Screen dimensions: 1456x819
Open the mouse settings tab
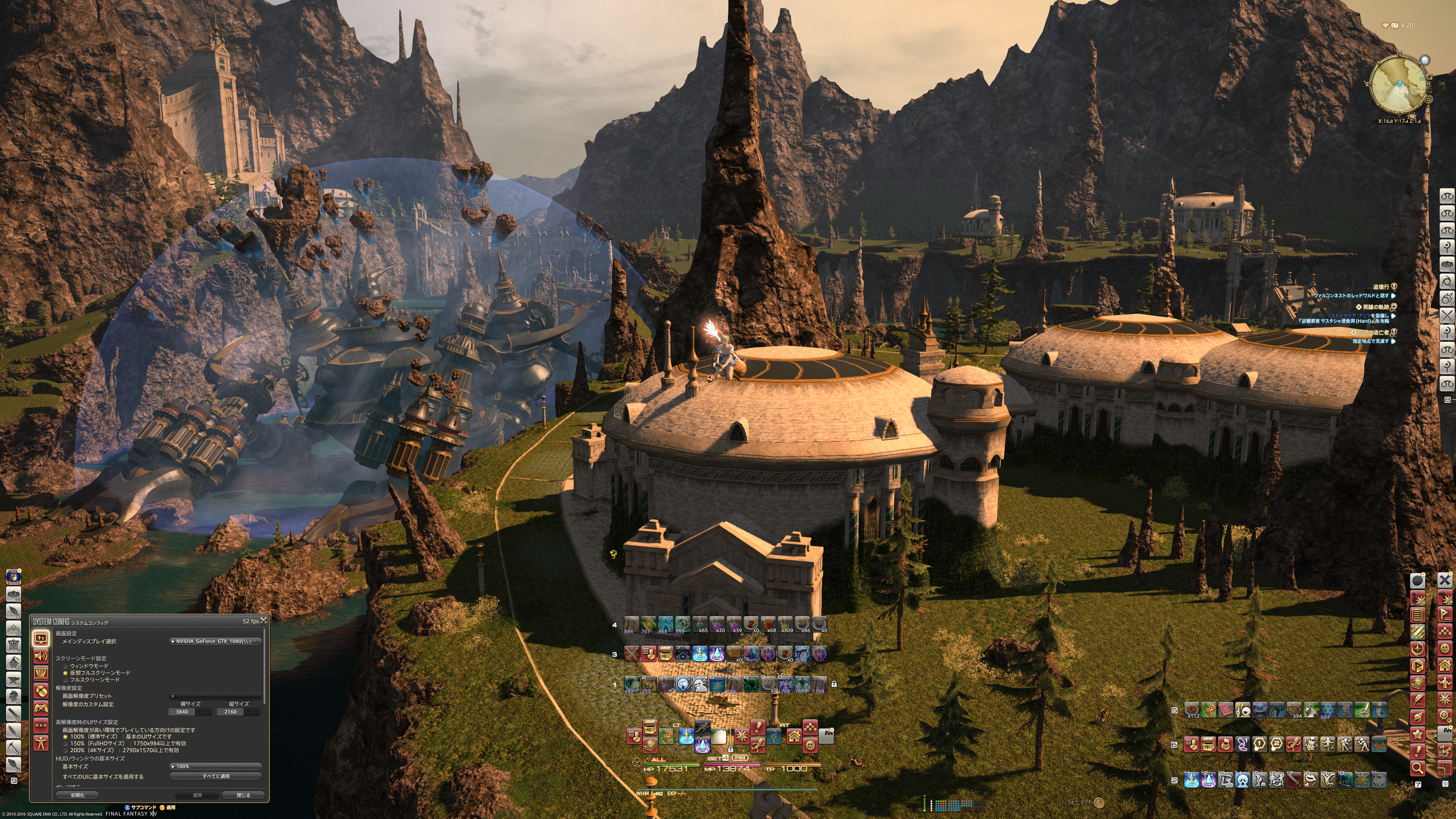pyautogui.click(x=41, y=690)
